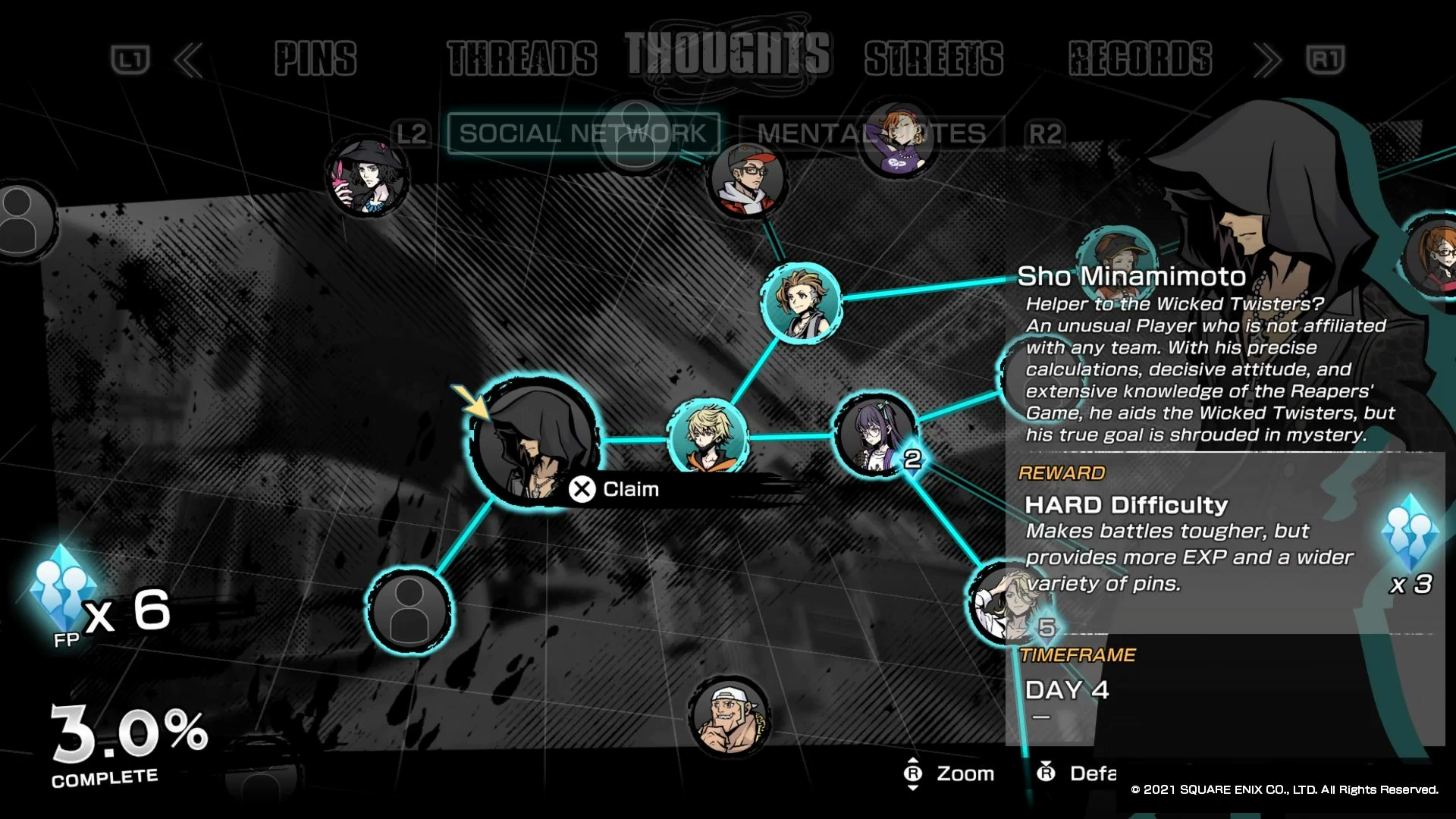Image resolution: width=1456 pixels, height=819 pixels.
Task: Pick the brown-haired character node with headphones
Action: 801,302
